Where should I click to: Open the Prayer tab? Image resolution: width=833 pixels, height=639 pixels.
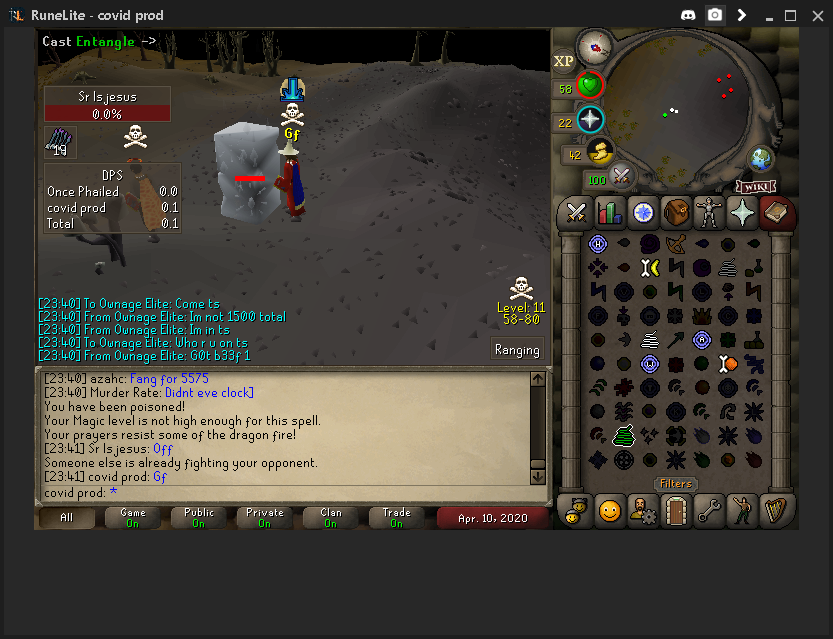click(x=741, y=212)
